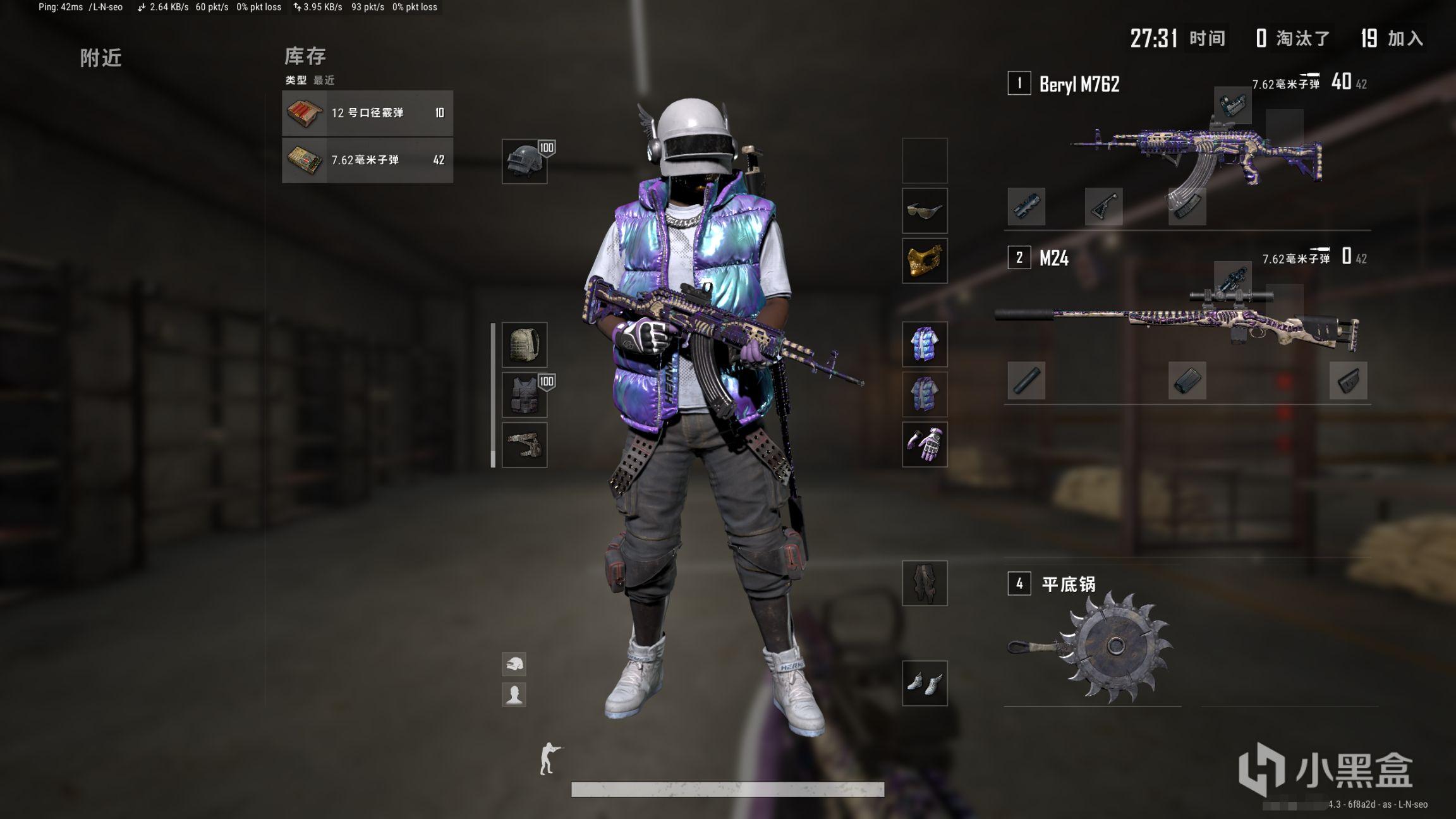The image size is (1456, 819).
Task: Switch inventory sort to 类型
Action: click(x=296, y=80)
